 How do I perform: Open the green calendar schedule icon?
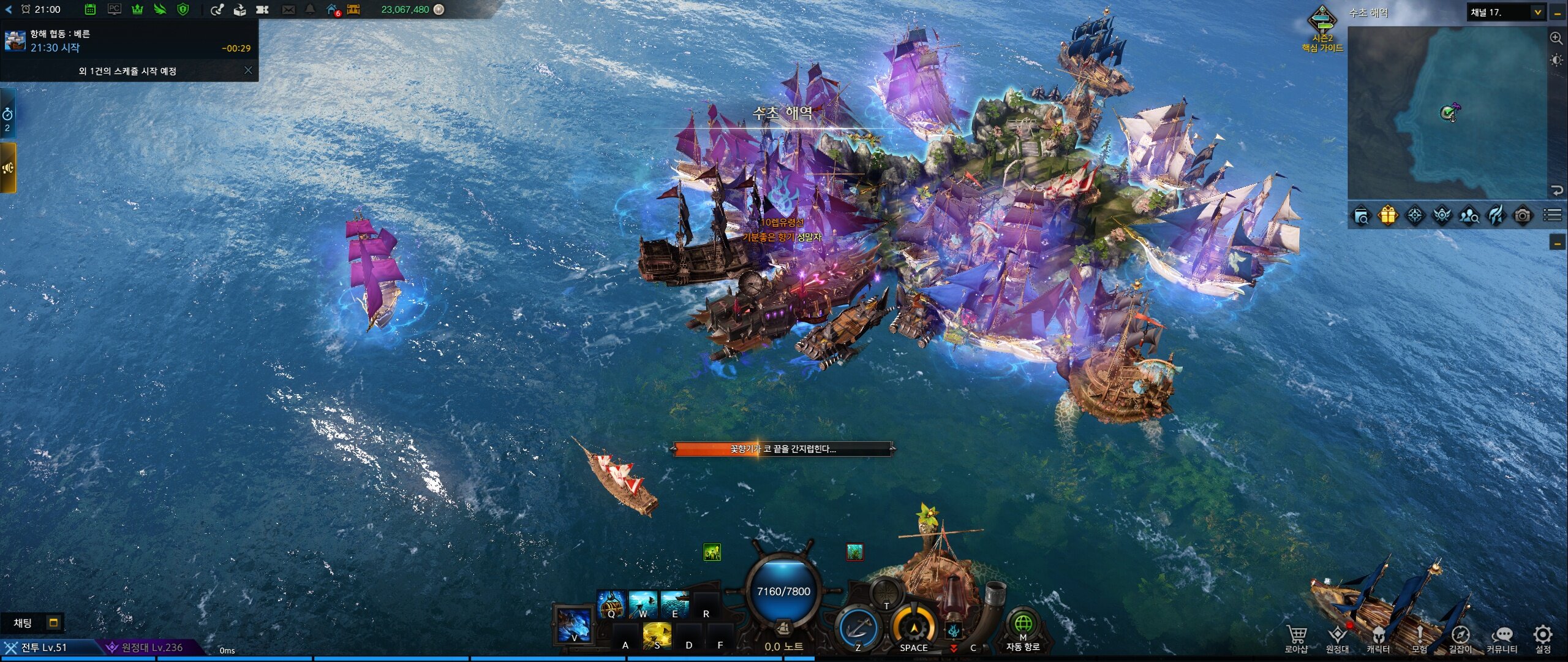(x=90, y=9)
